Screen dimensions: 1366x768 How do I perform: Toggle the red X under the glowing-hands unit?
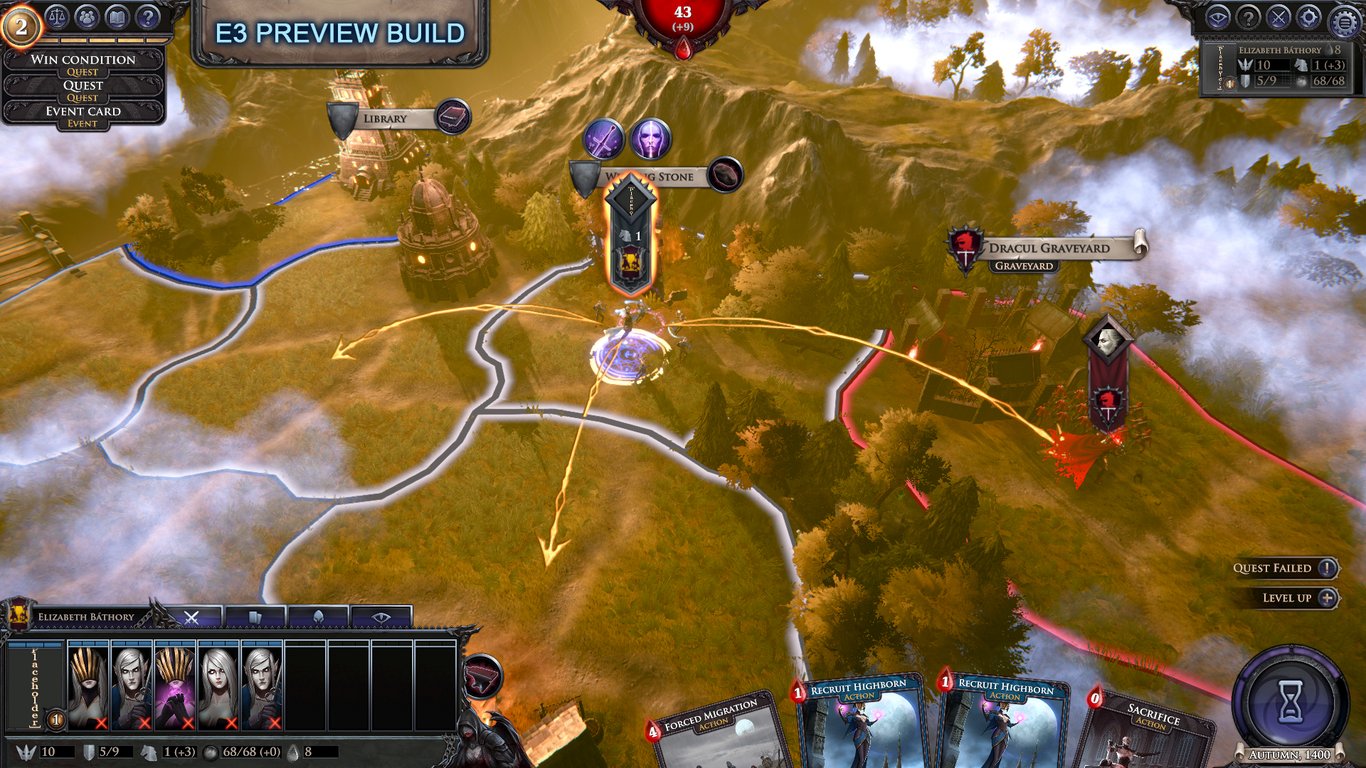(x=186, y=724)
